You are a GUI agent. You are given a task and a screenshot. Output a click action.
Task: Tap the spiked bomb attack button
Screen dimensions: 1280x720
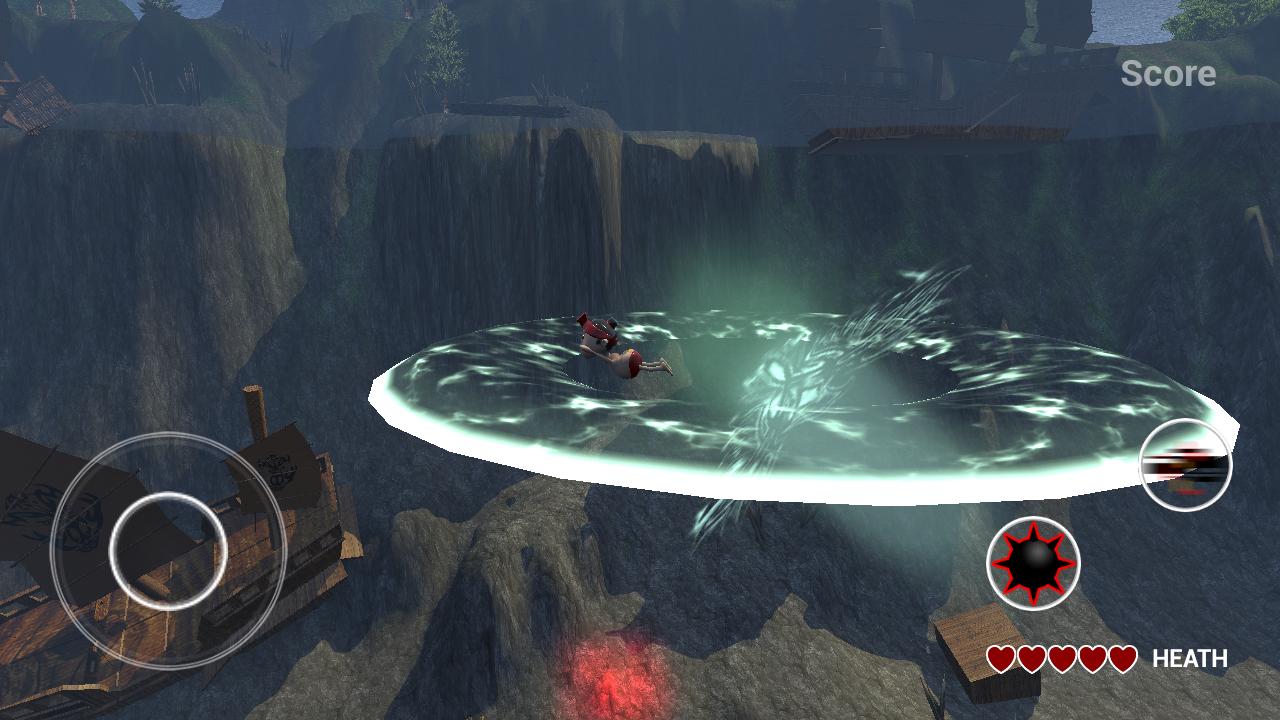click(x=1033, y=563)
